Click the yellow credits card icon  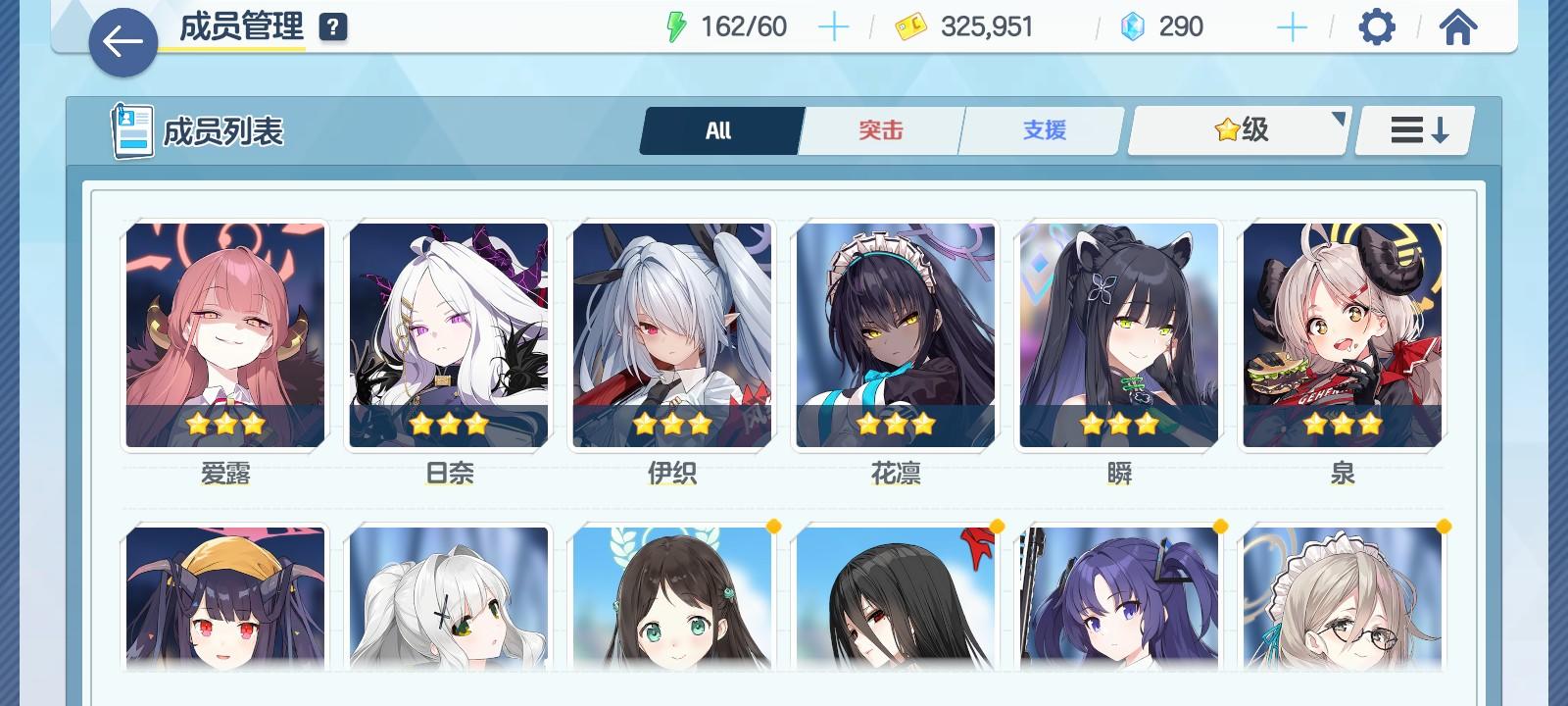click(x=912, y=26)
